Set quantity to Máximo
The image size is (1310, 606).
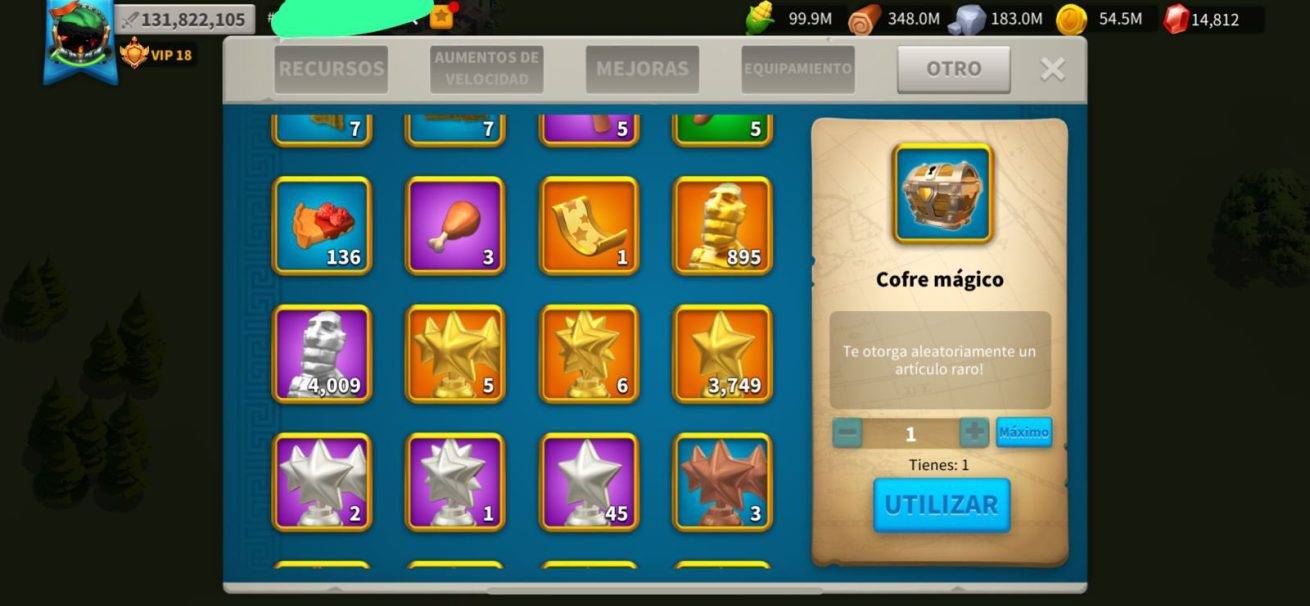[x=1023, y=432]
